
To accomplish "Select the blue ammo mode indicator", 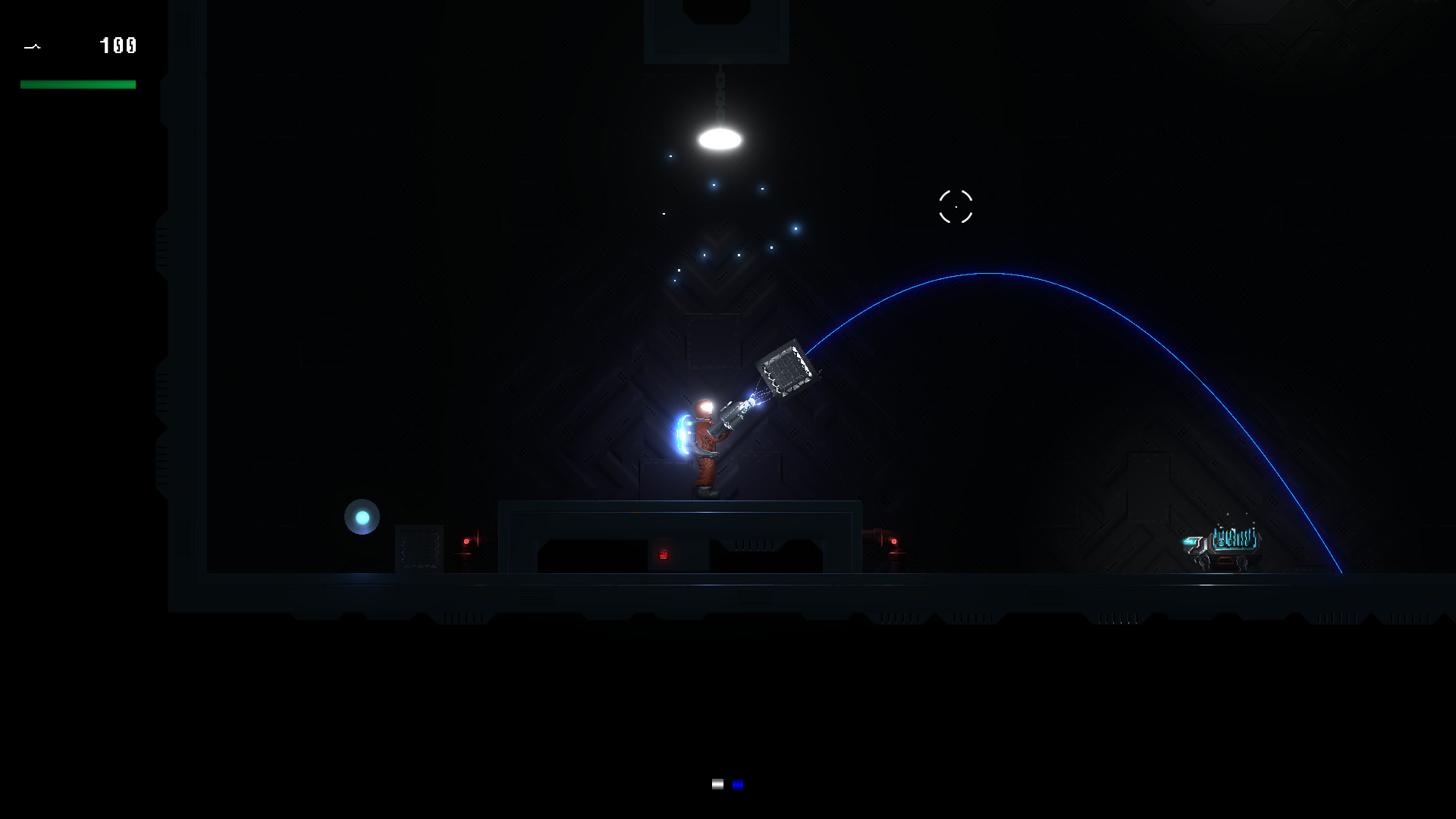I will pos(736,785).
